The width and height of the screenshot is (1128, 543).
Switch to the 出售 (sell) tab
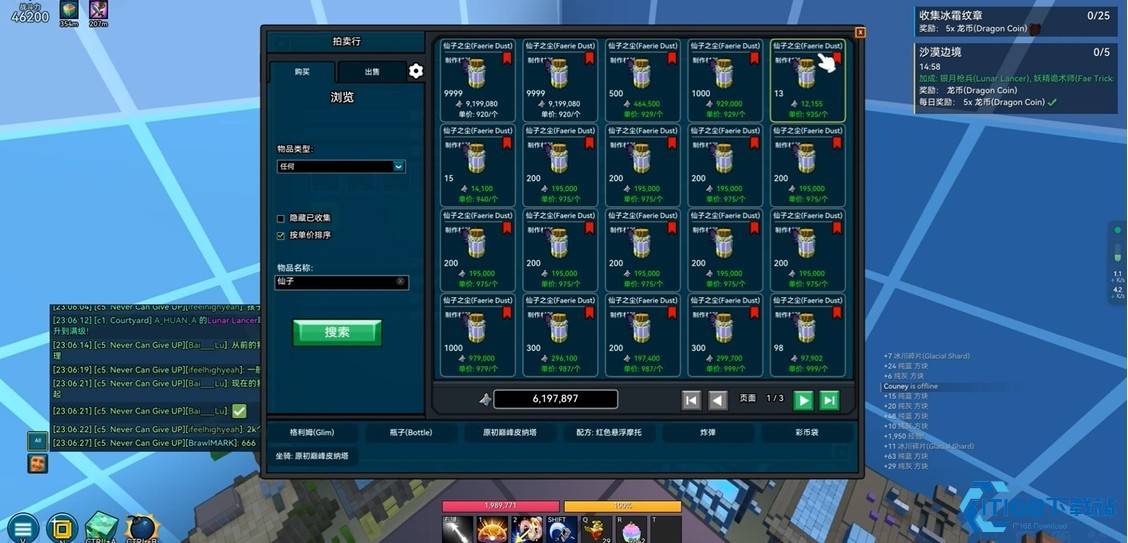point(371,72)
